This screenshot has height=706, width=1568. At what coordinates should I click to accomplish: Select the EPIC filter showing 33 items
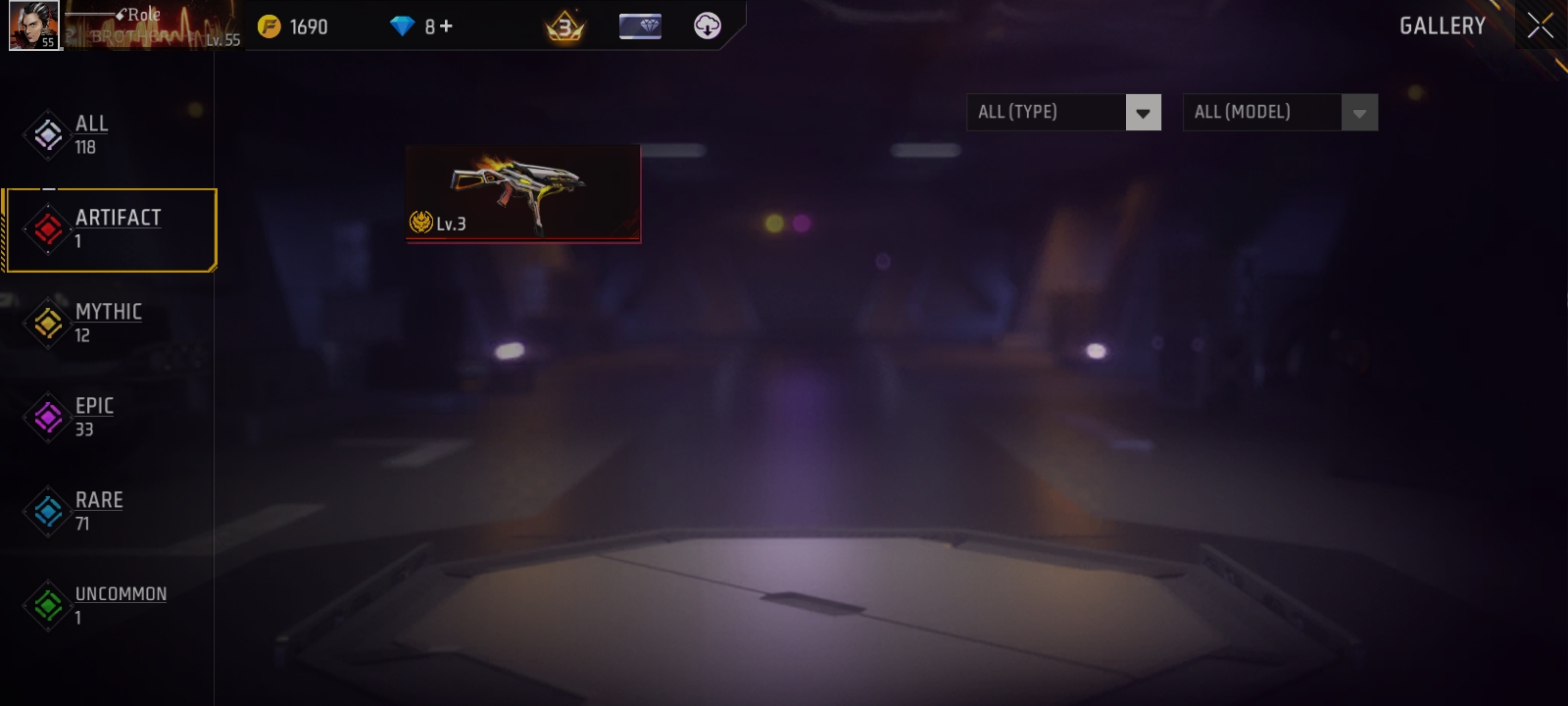(x=94, y=416)
